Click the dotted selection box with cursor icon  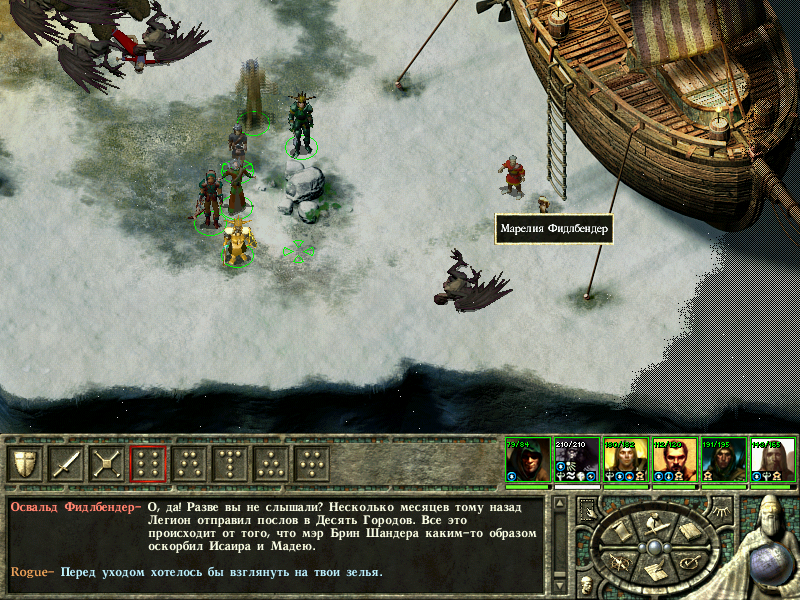point(587,508)
